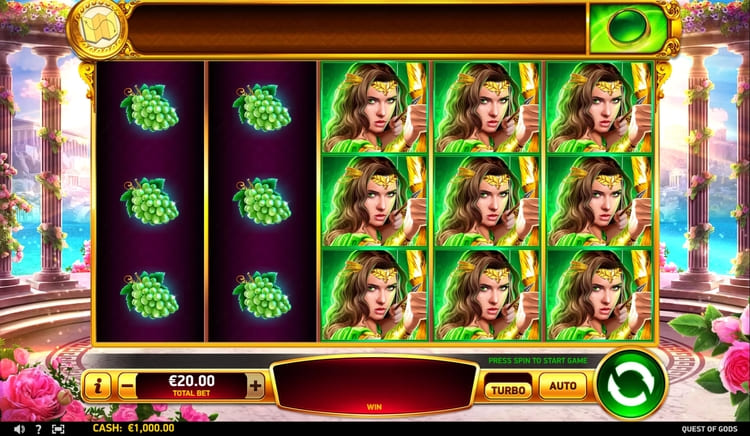Enable Turbo spin mode

[x=508, y=386]
